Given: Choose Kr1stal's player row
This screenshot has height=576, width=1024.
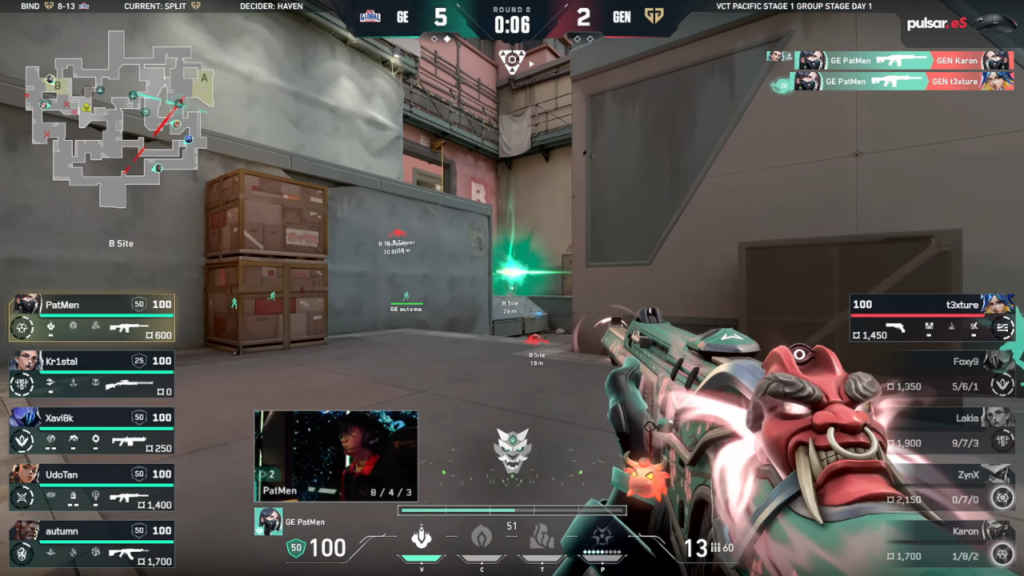Looking at the screenshot, I should [x=92, y=374].
